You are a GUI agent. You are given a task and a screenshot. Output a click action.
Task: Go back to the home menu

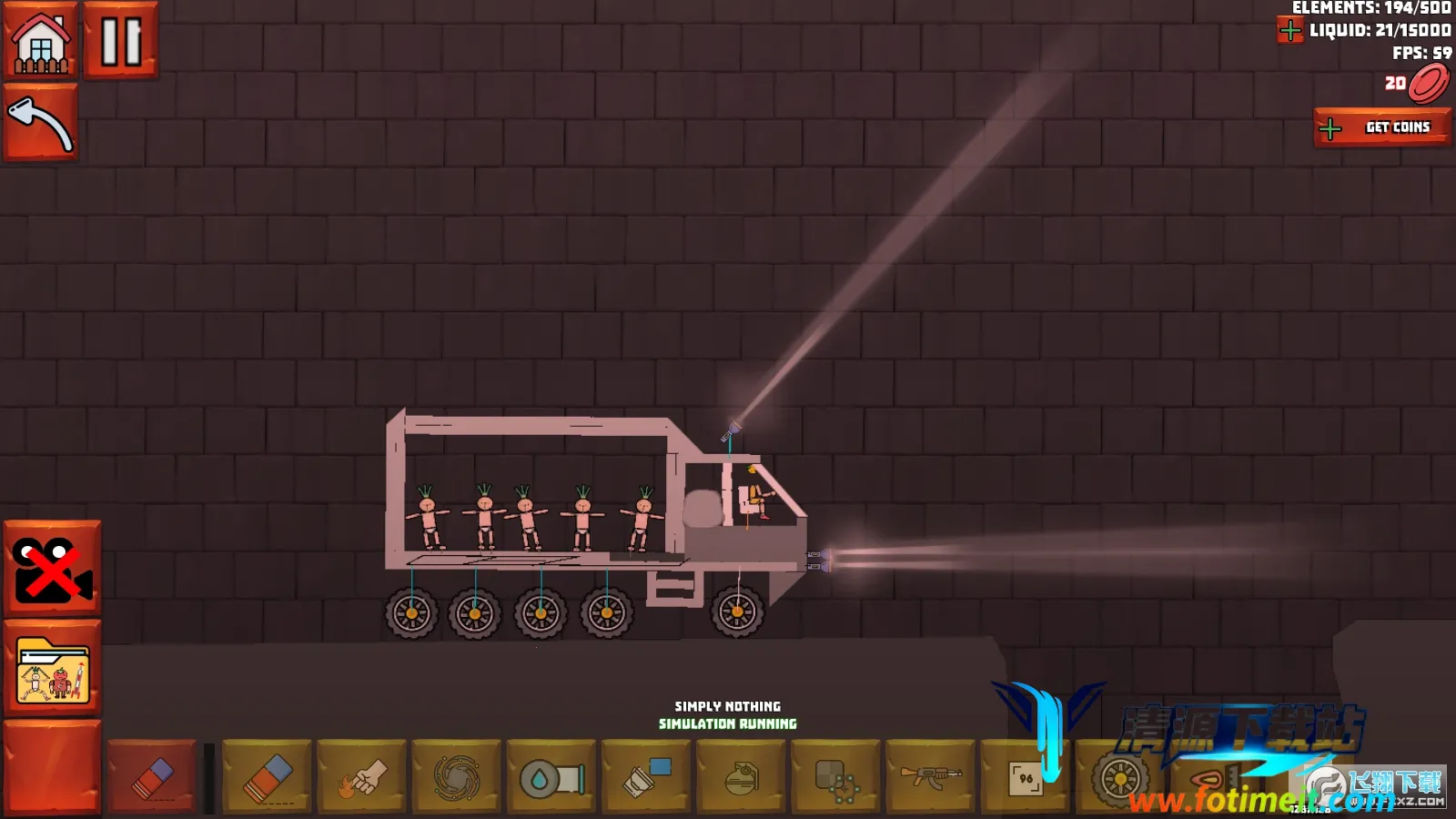(41, 41)
